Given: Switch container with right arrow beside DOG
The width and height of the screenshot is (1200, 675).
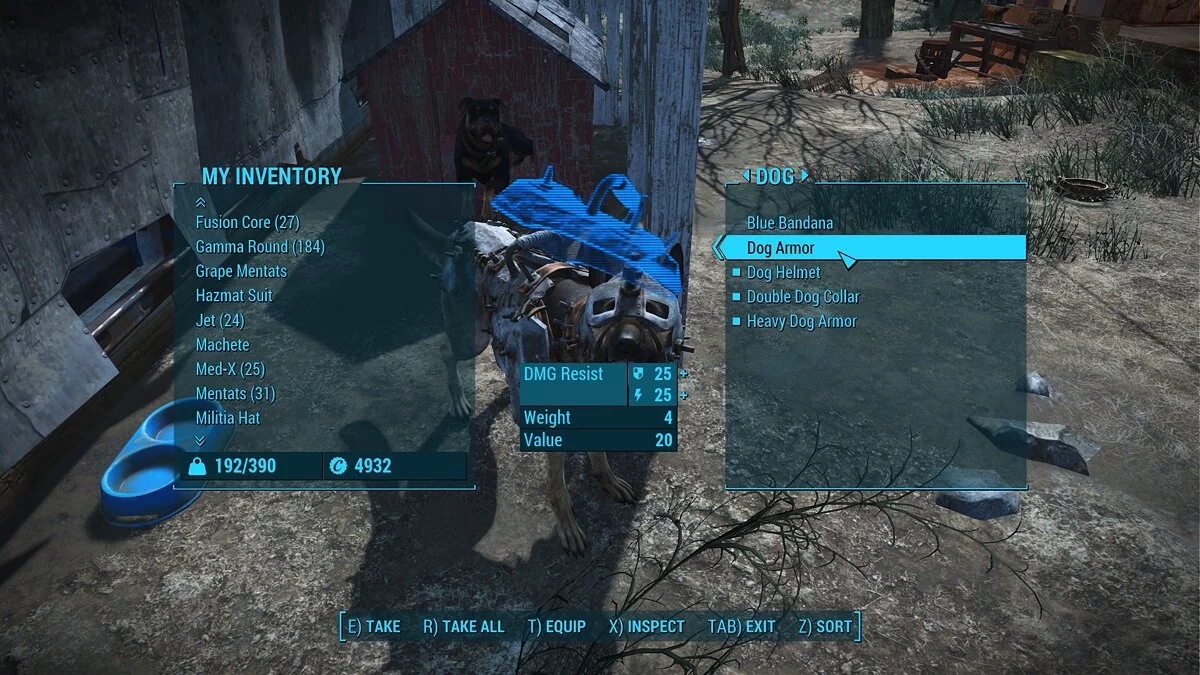Looking at the screenshot, I should (x=805, y=177).
